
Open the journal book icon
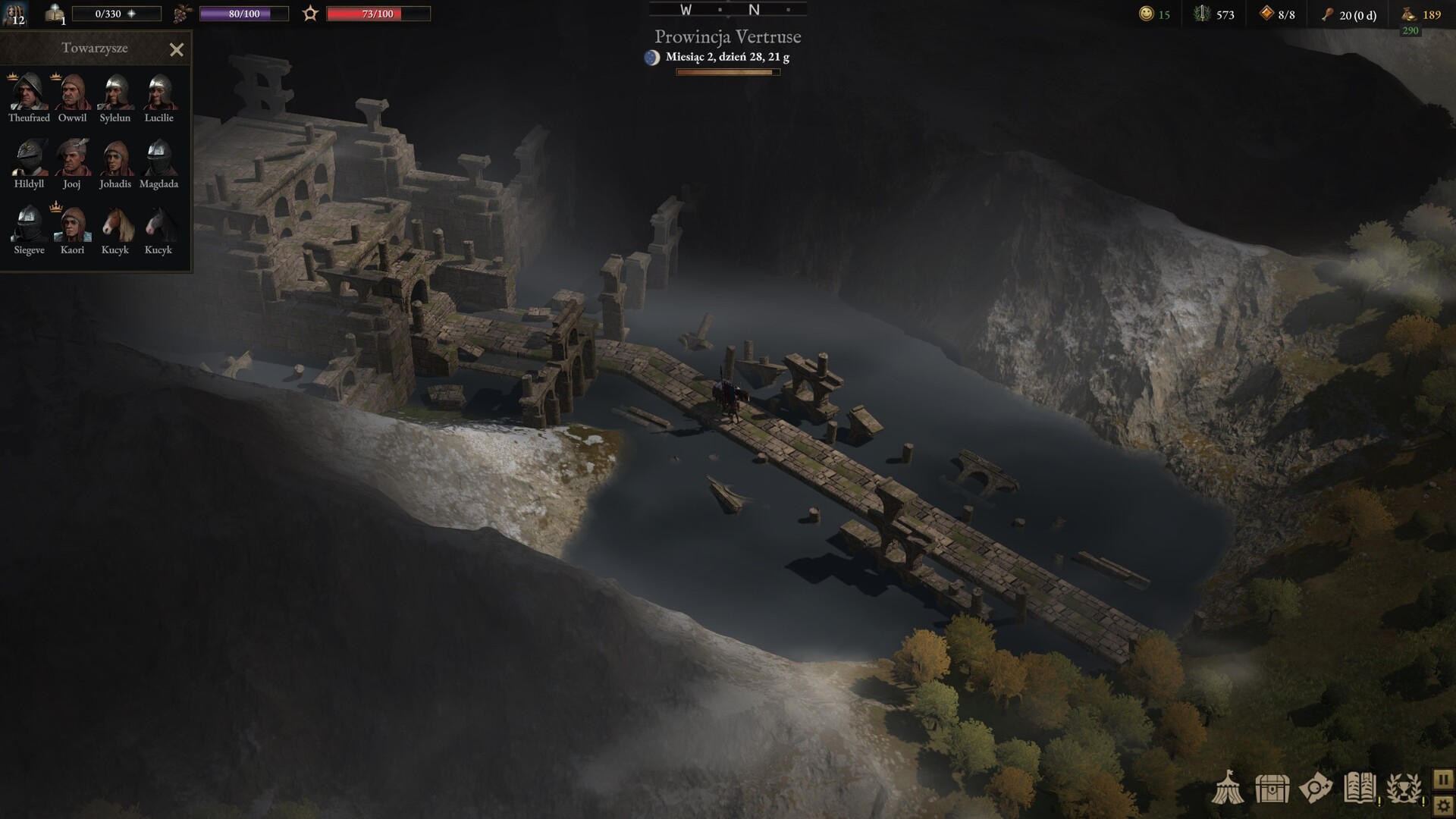(x=1360, y=789)
